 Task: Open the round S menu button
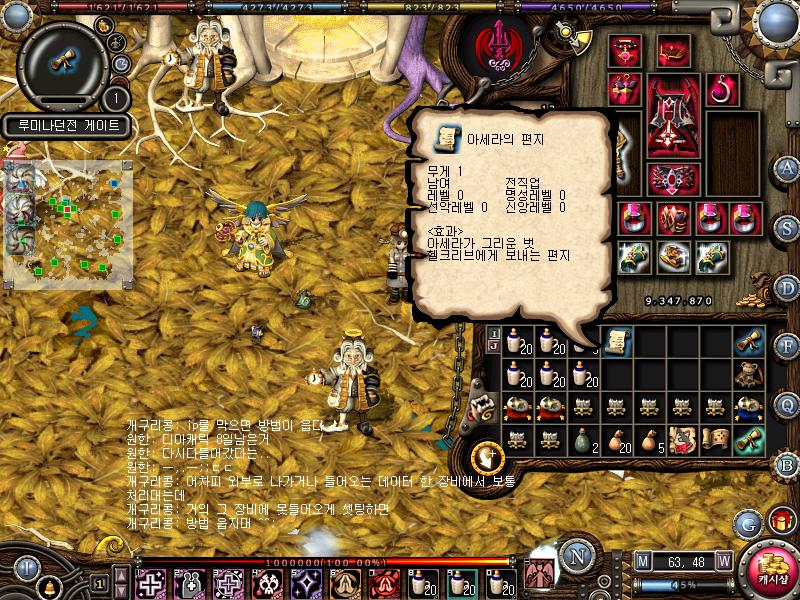click(788, 226)
